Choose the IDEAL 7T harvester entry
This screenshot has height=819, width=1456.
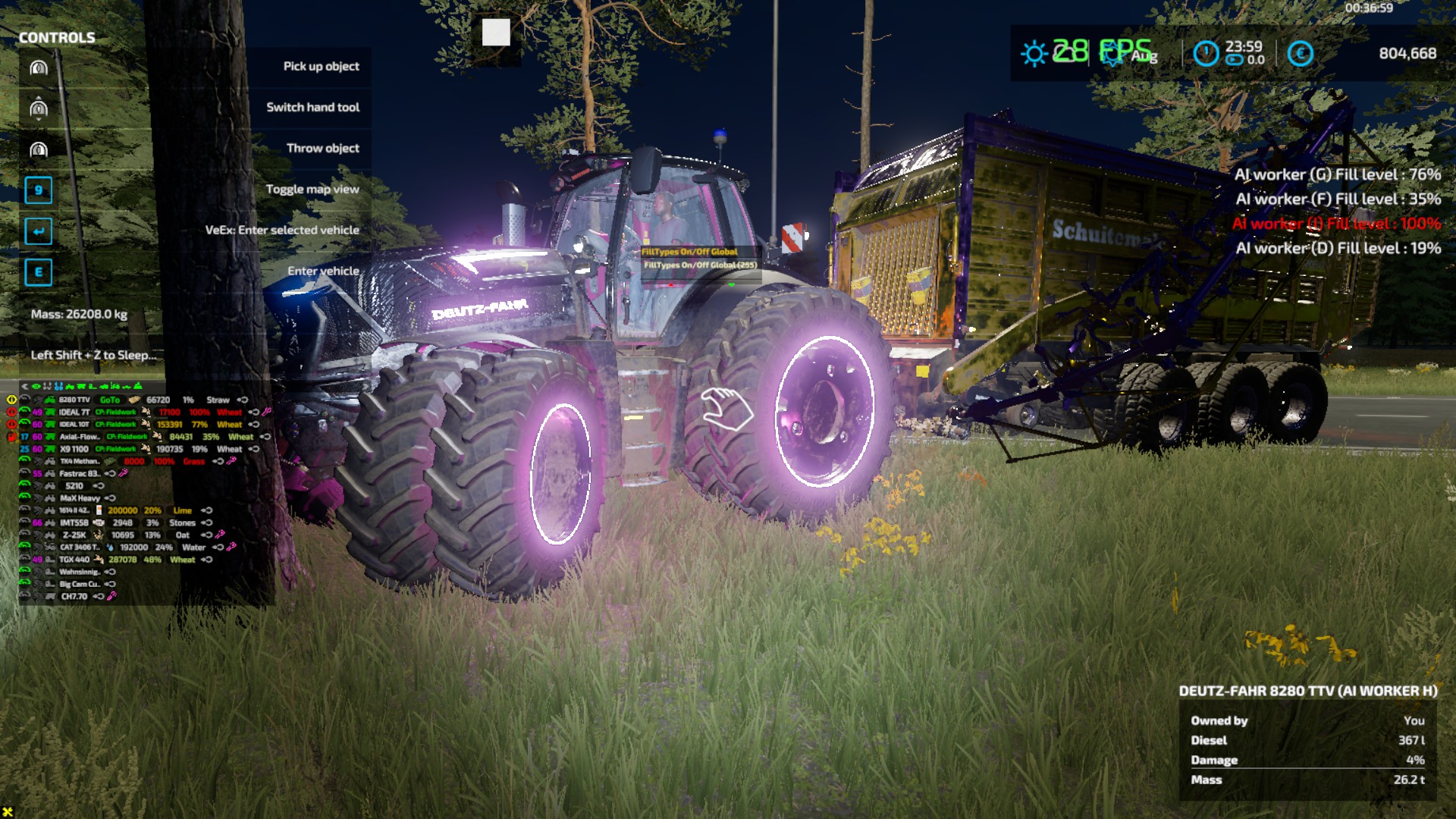click(x=74, y=413)
